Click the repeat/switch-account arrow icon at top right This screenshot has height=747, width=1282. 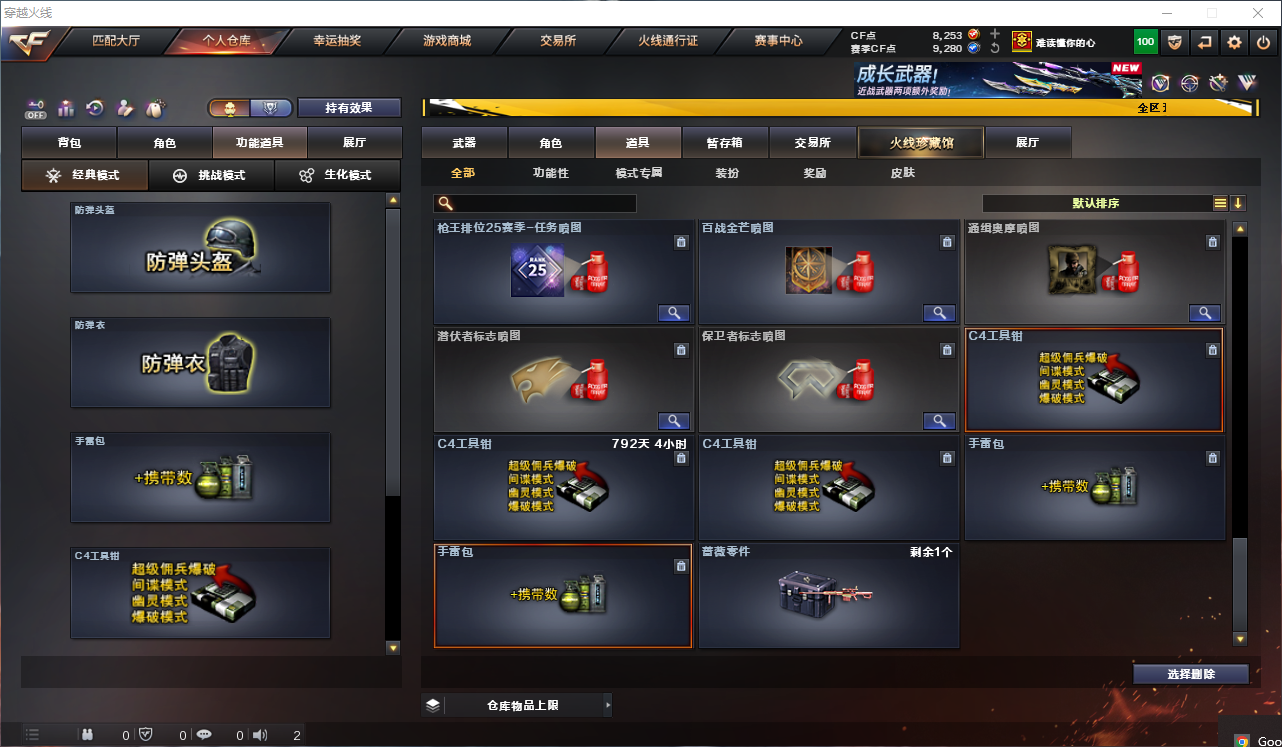(x=1204, y=42)
